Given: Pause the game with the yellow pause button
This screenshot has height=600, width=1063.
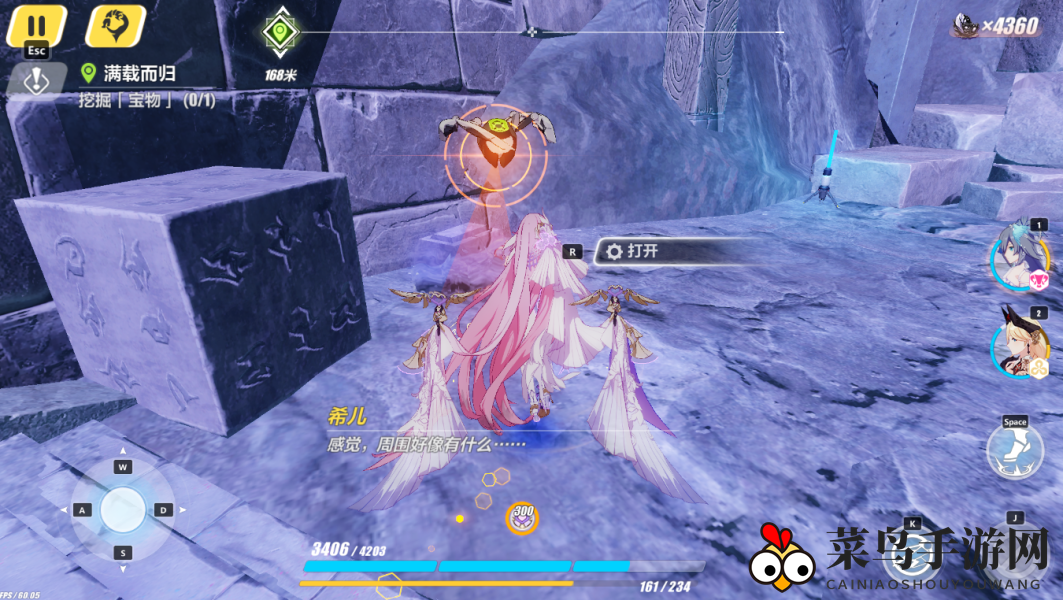Looking at the screenshot, I should coord(36,25).
